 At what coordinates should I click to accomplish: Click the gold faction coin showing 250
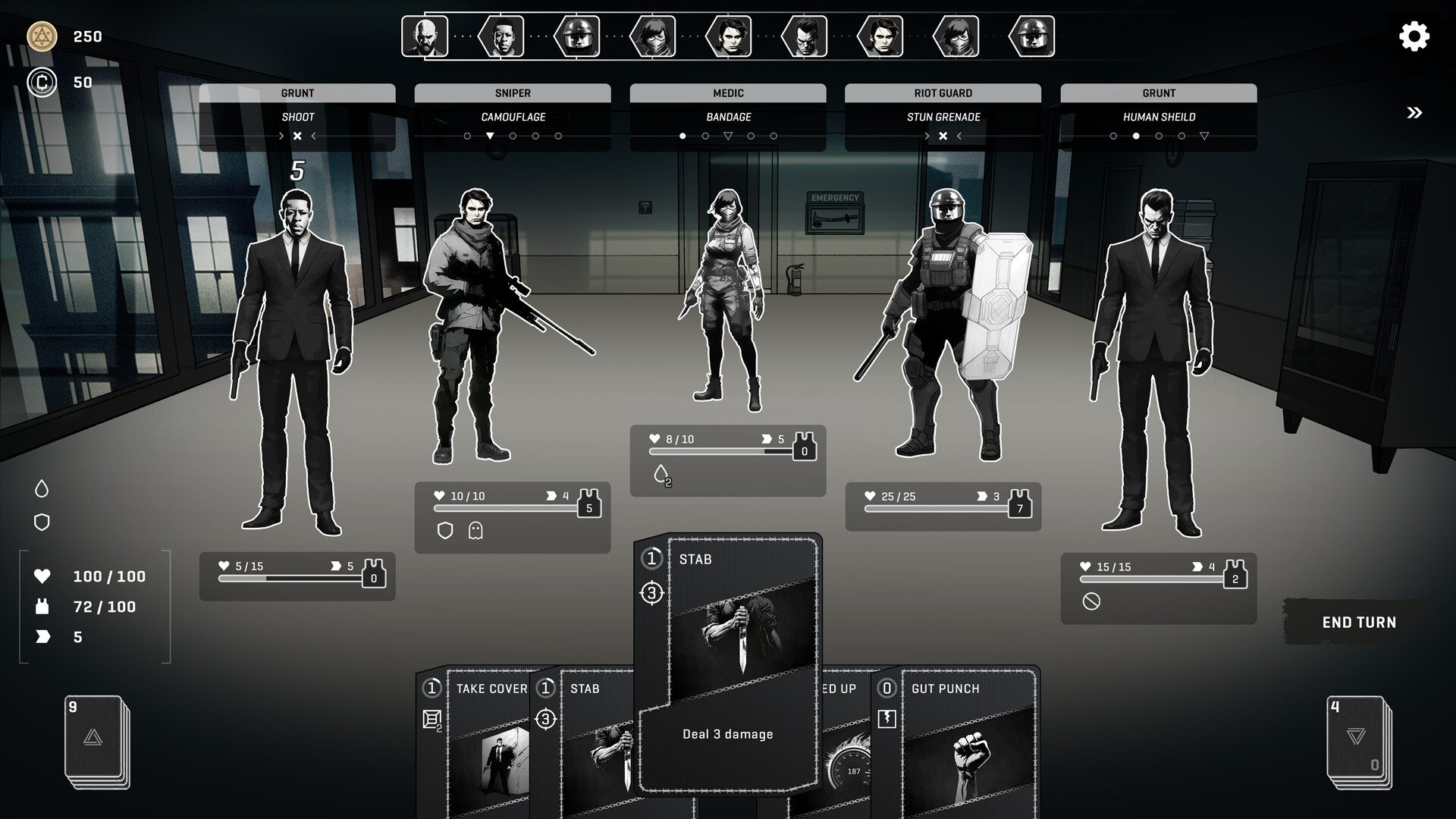[x=43, y=36]
